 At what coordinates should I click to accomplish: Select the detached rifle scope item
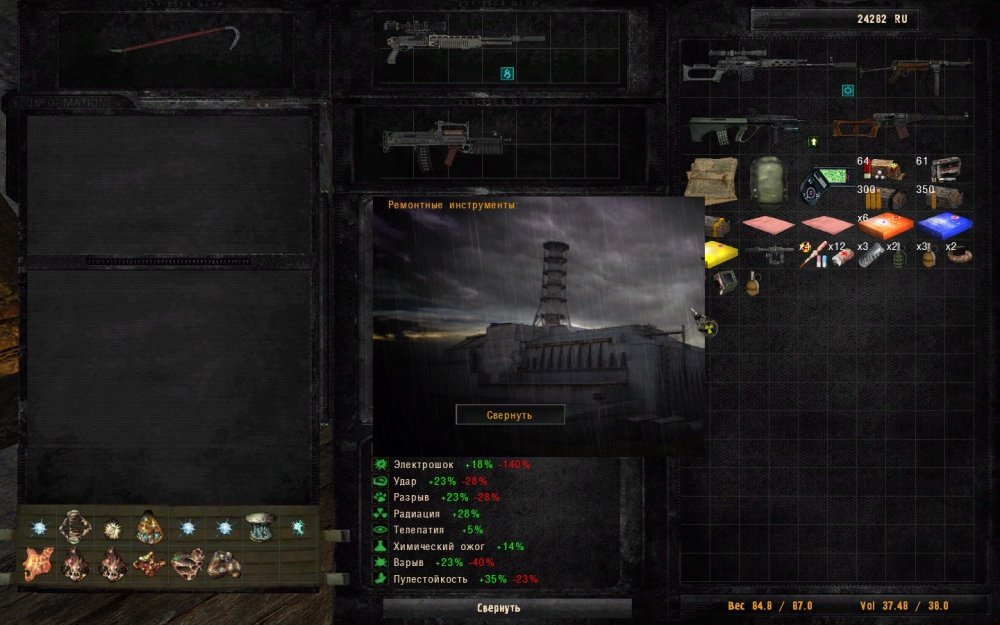pyautogui.click(x=769, y=253)
